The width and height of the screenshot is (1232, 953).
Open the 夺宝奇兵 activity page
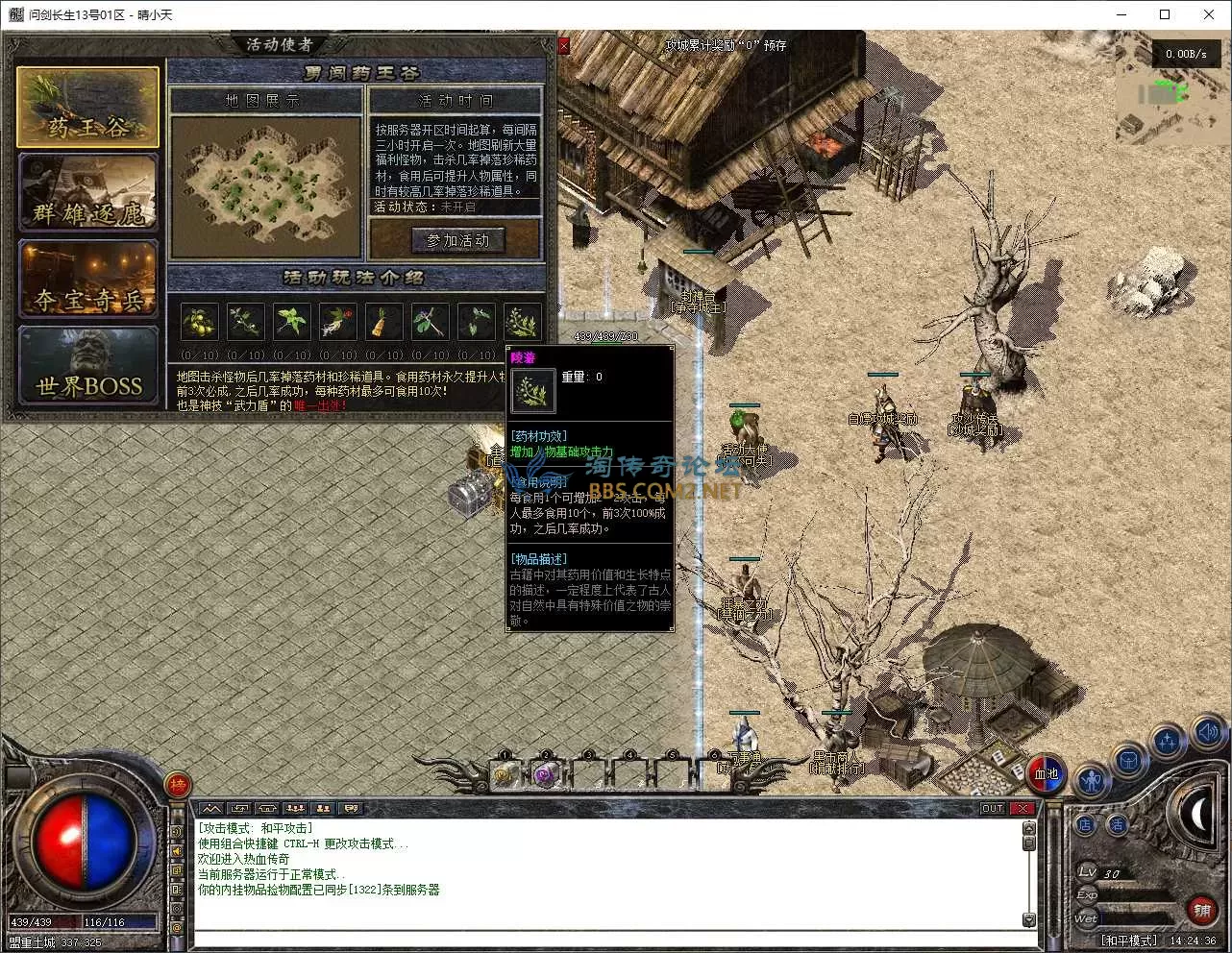87,280
